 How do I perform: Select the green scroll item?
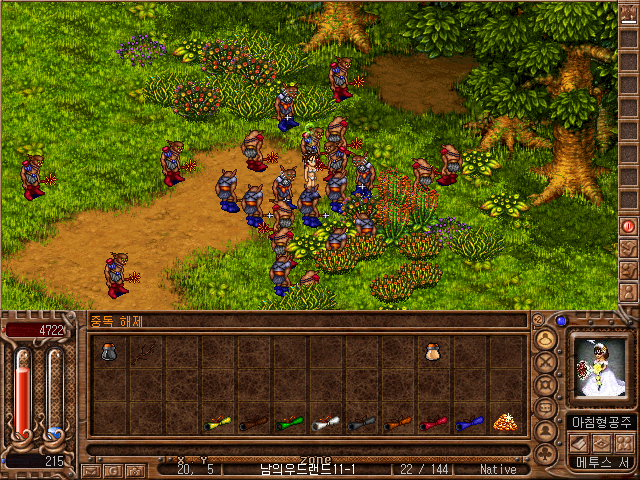(x=289, y=423)
